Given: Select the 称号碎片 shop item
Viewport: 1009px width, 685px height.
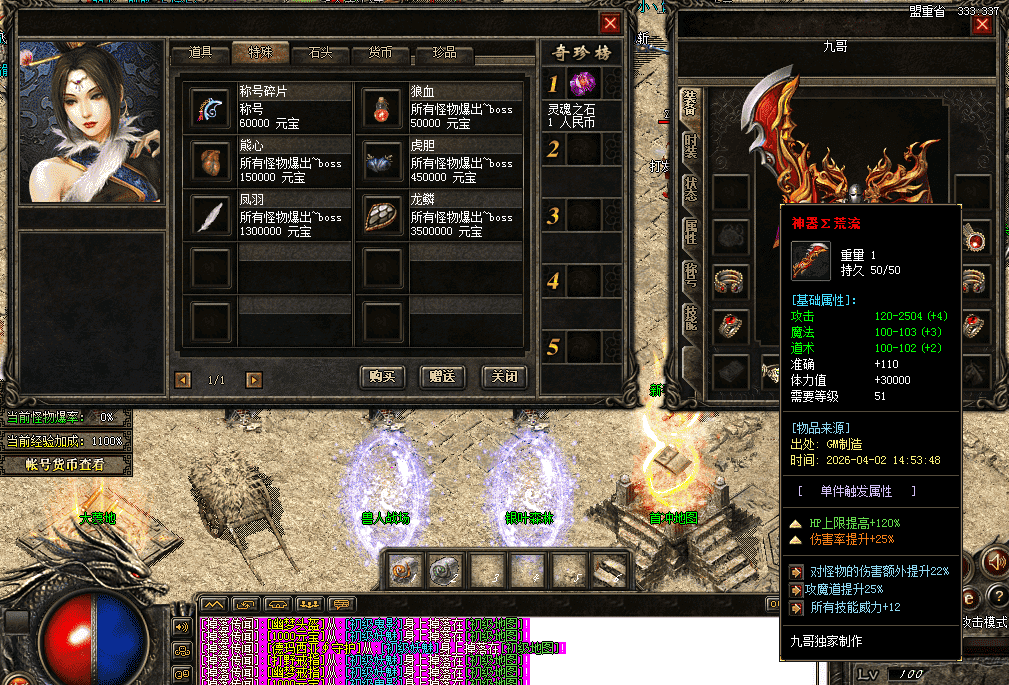Looking at the screenshot, I should (209, 106).
